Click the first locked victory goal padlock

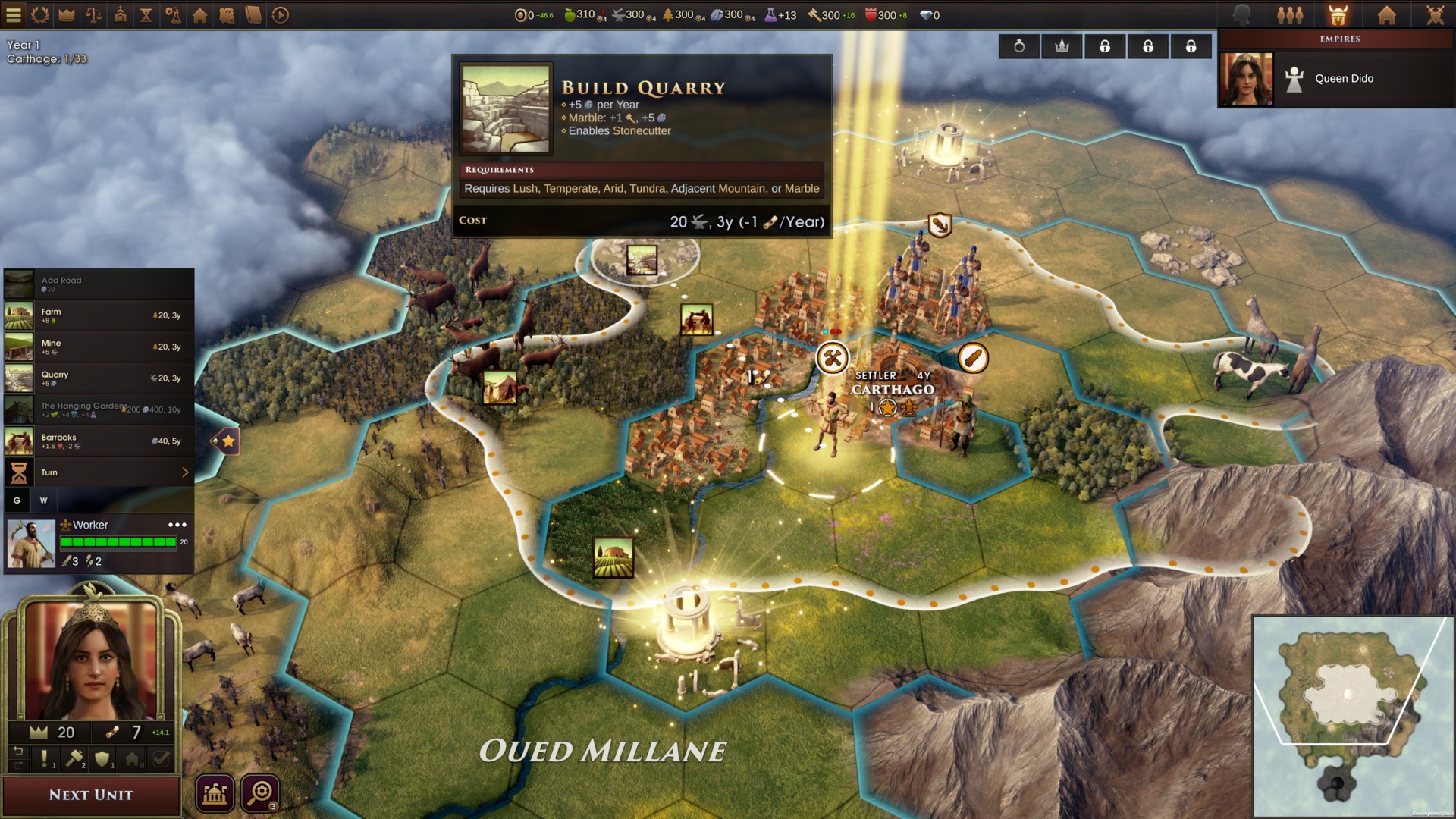[1105, 45]
